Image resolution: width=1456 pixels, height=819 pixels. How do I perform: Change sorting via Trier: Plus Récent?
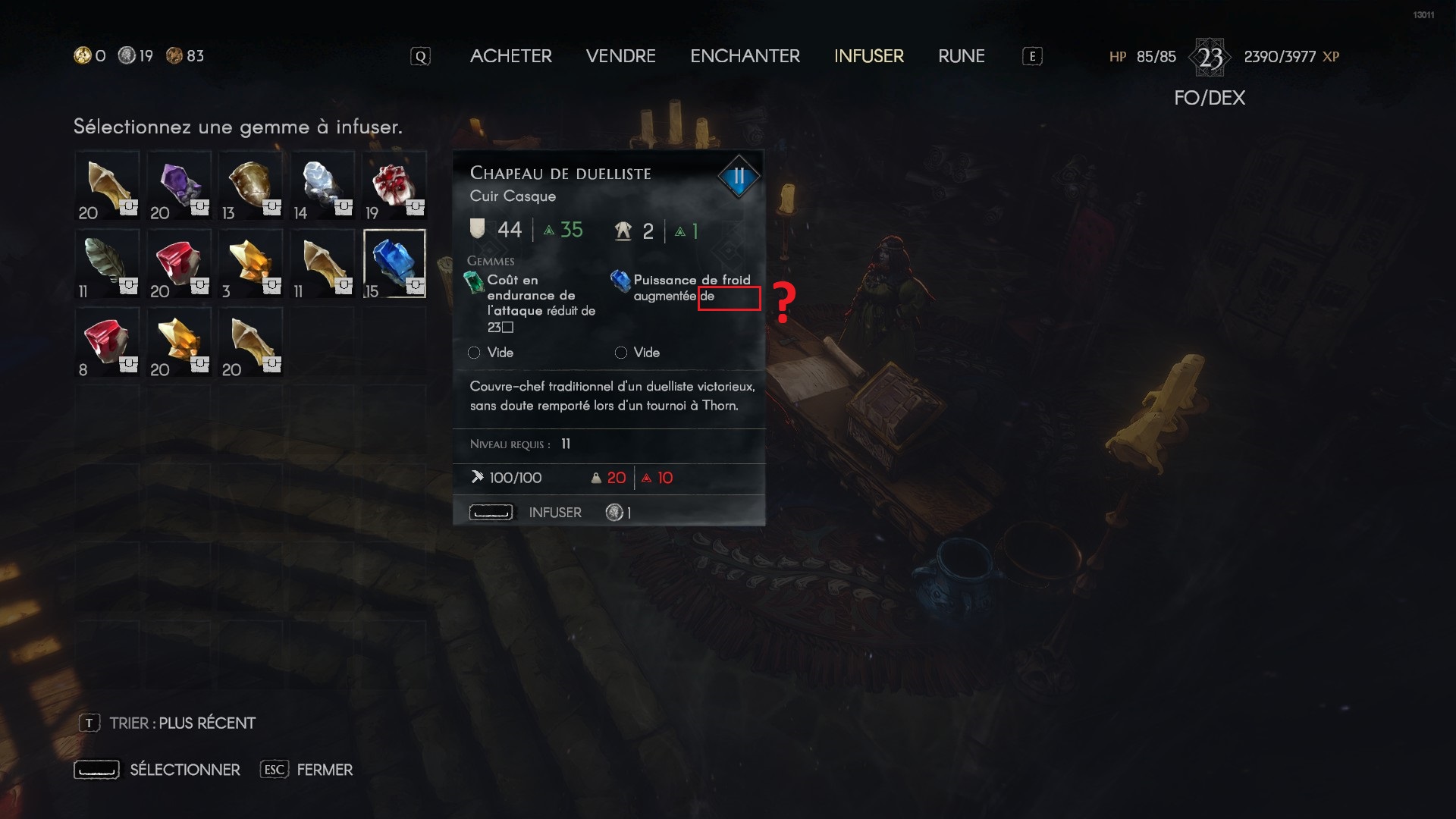[x=181, y=723]
